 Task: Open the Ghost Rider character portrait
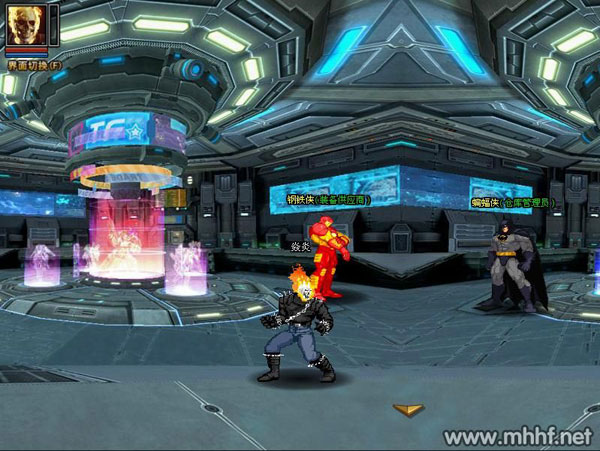(x=22, y=24)
